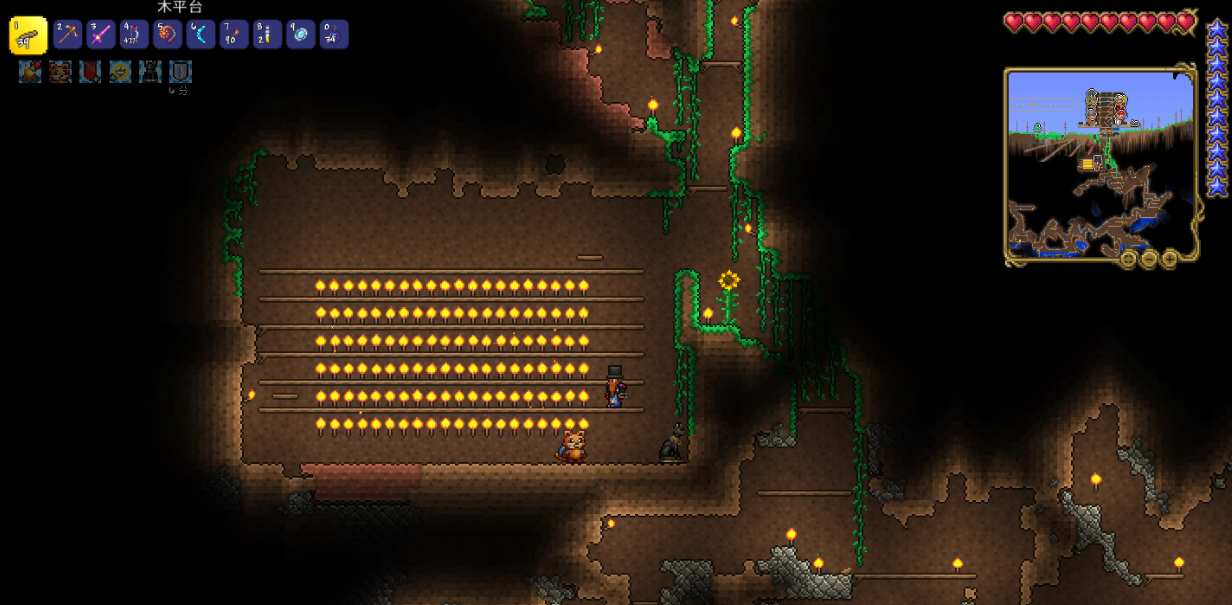
Task: Switch to the orange flower whip slot
Action: point(167,35)
